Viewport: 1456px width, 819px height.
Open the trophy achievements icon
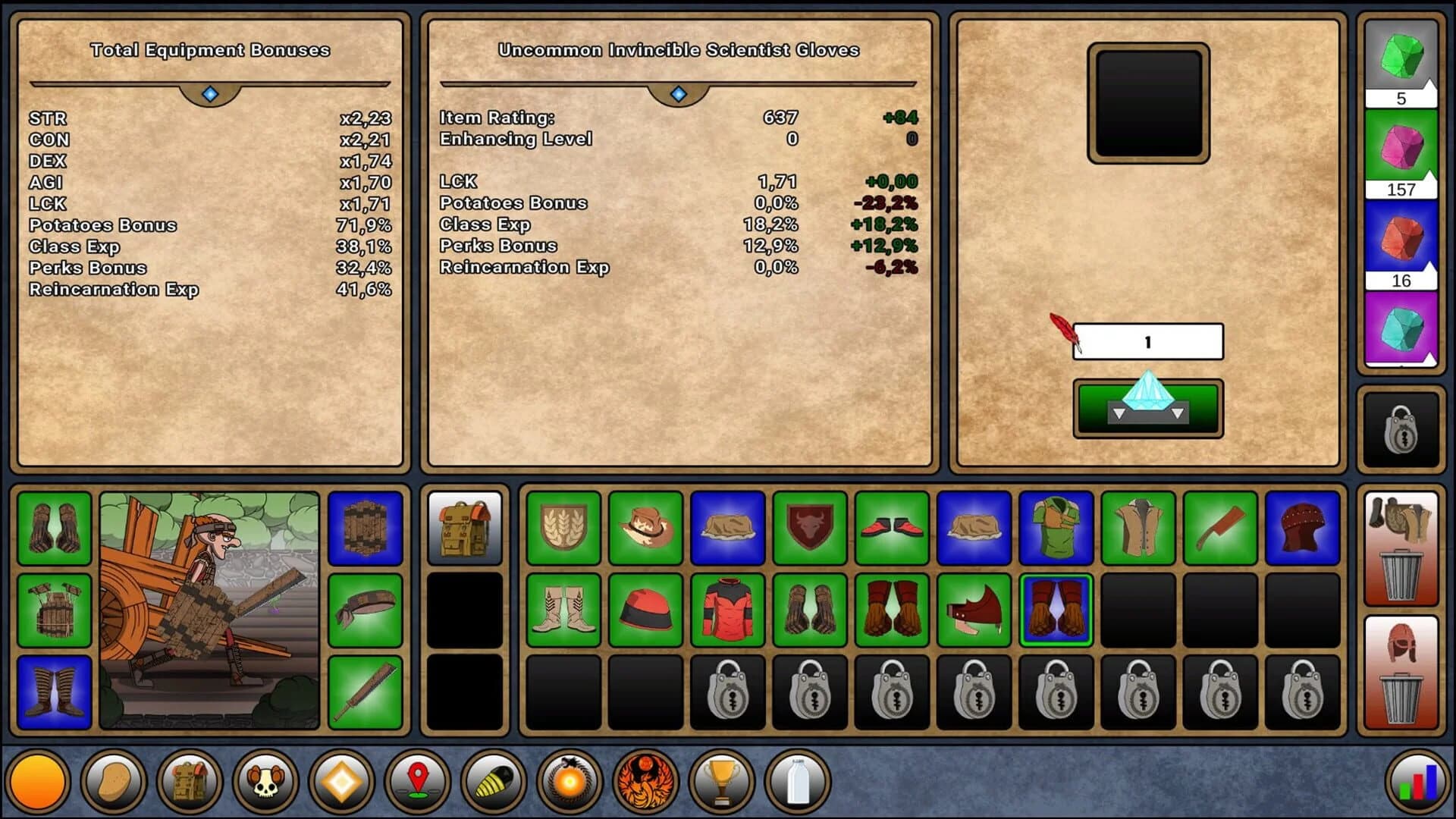pyautogui.click(x=720, y=781)
